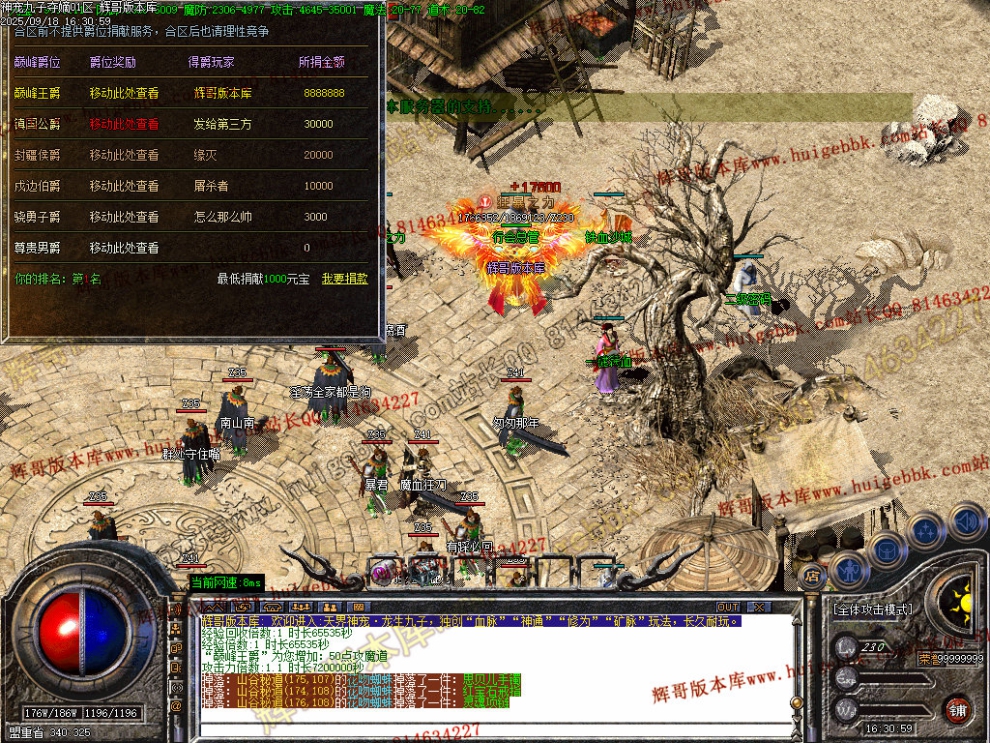Open the red 铺 stall button
990x743 pixels.
click(958, 709)
